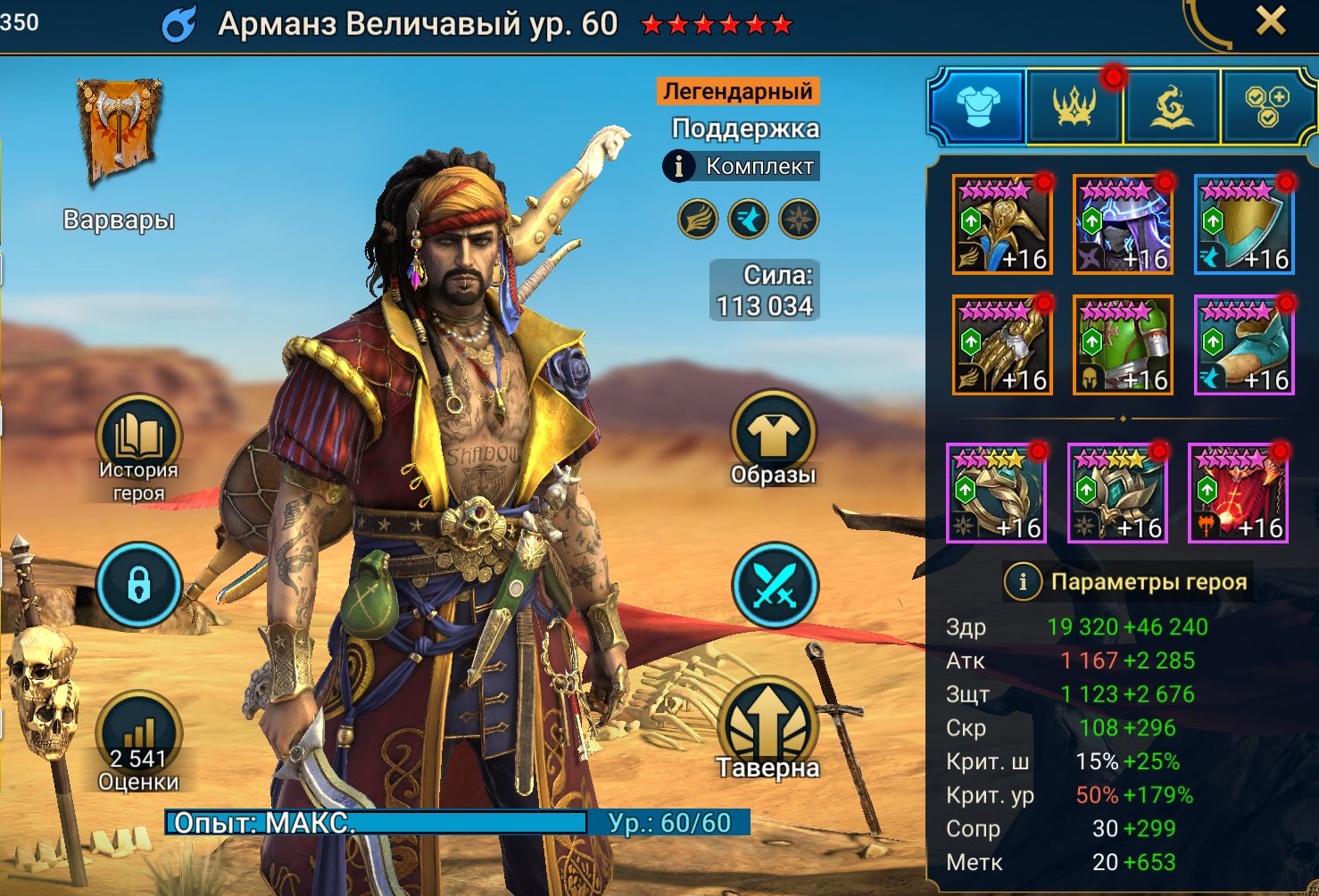Viewport: 1319px width, 896px height.
Task: Select the equipped purple helmet slot
Action: (x=1123, y=225)
